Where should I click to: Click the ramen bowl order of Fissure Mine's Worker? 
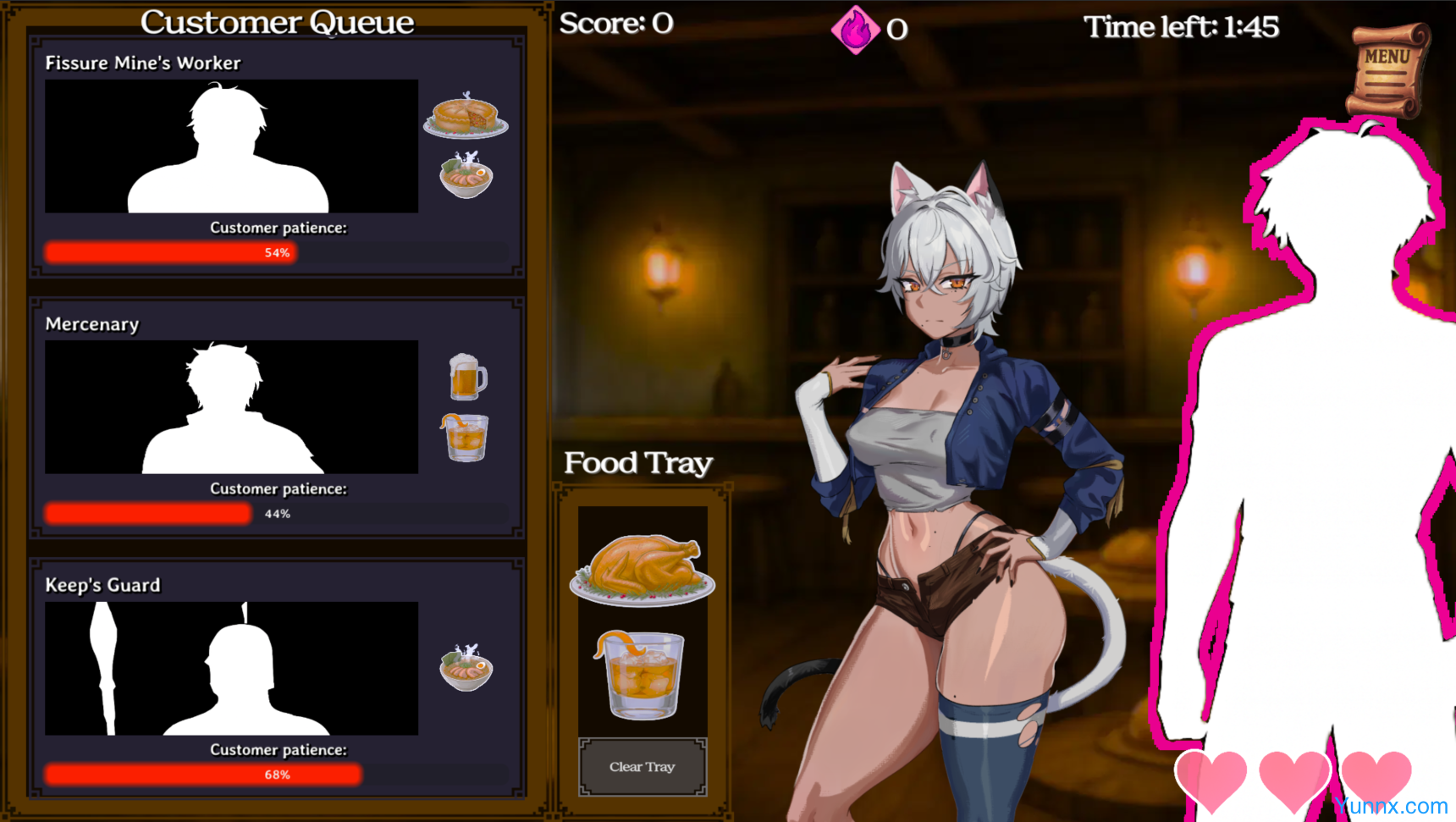click(x=466, y=175)
